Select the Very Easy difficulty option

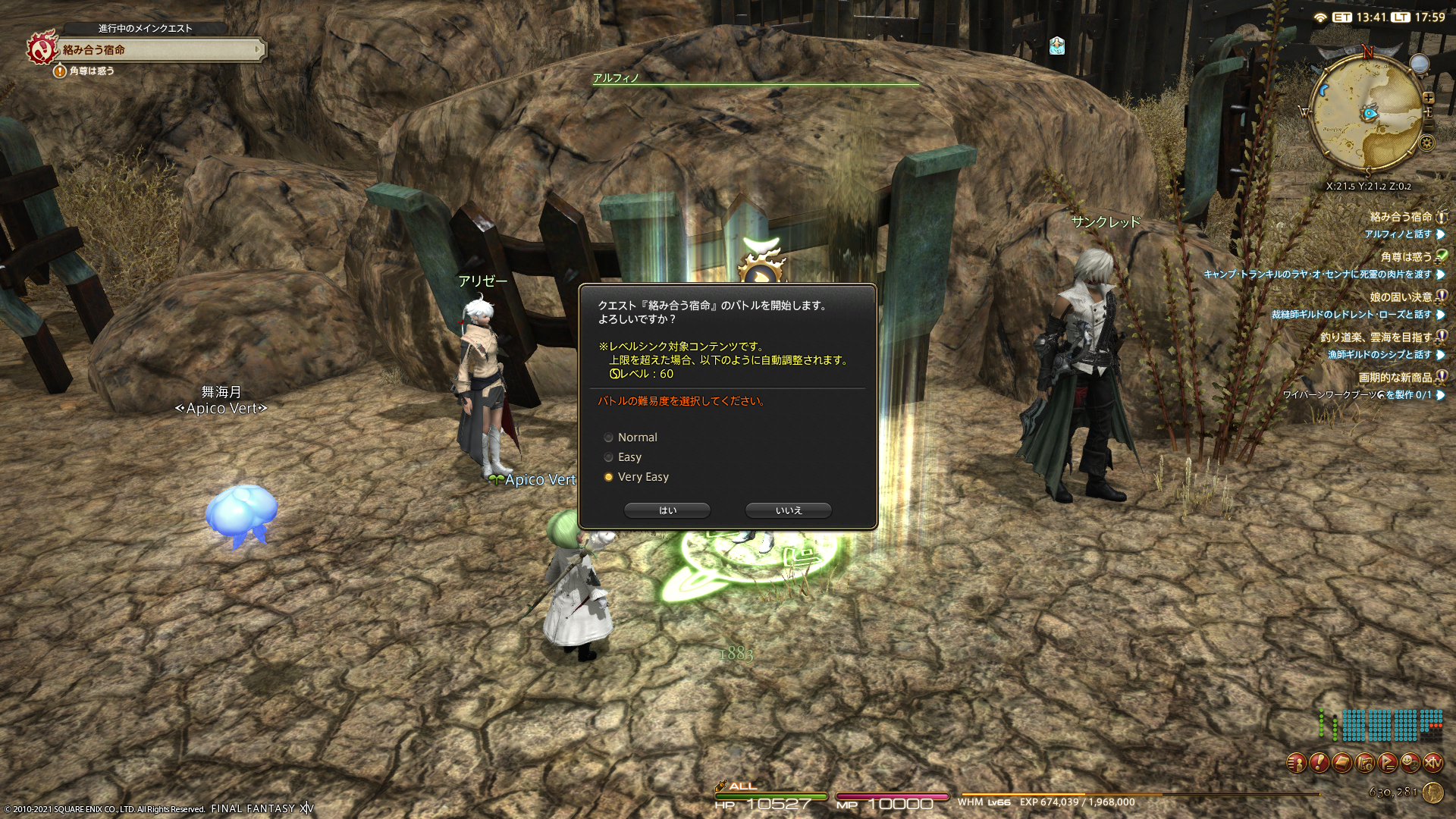609,477
